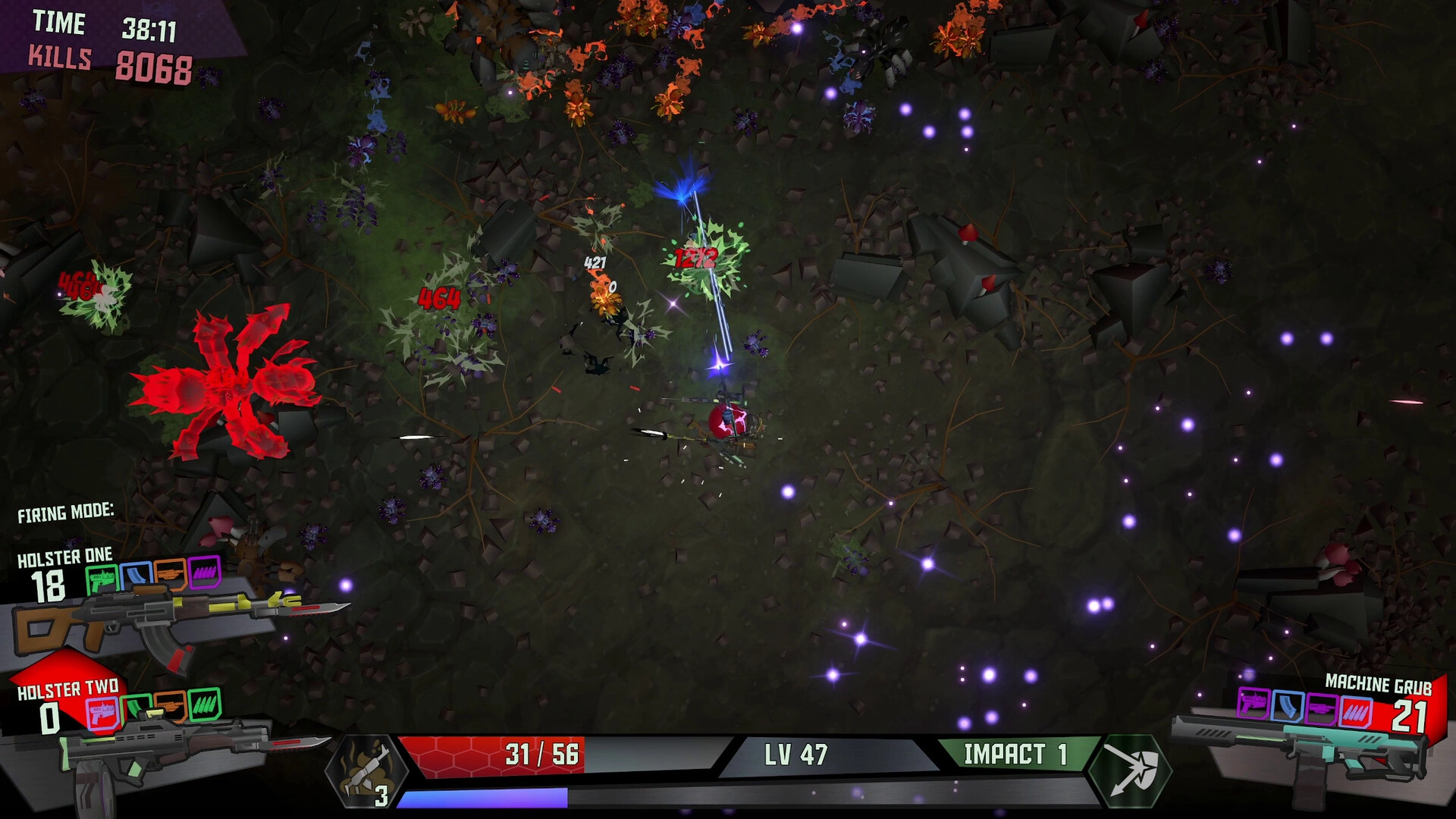Click Holster One's green receiver part icon
The width and height of the screenshot is (1456, 819).
(102, 579)
